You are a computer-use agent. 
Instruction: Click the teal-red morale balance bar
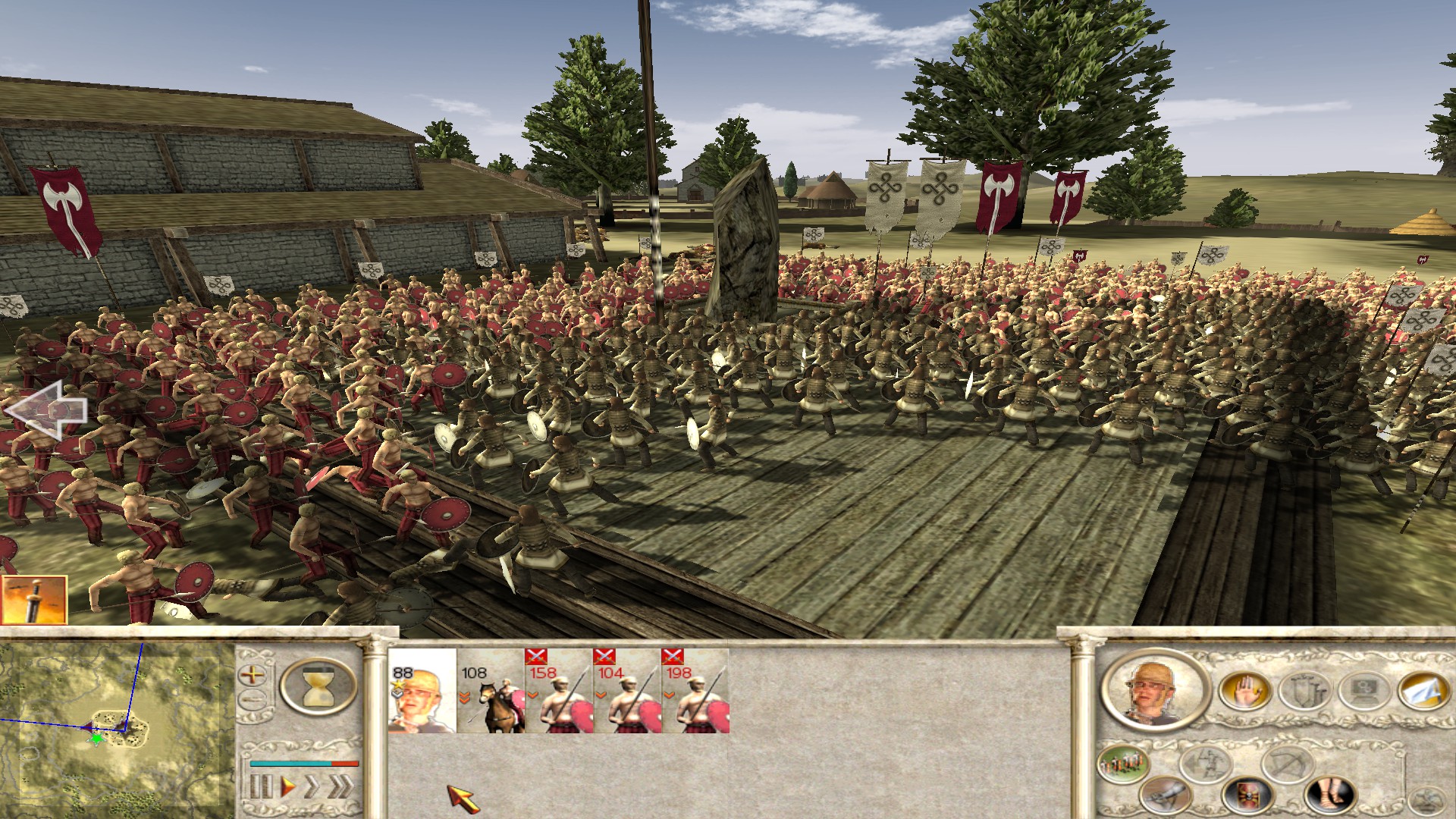[x=304, y=764]
